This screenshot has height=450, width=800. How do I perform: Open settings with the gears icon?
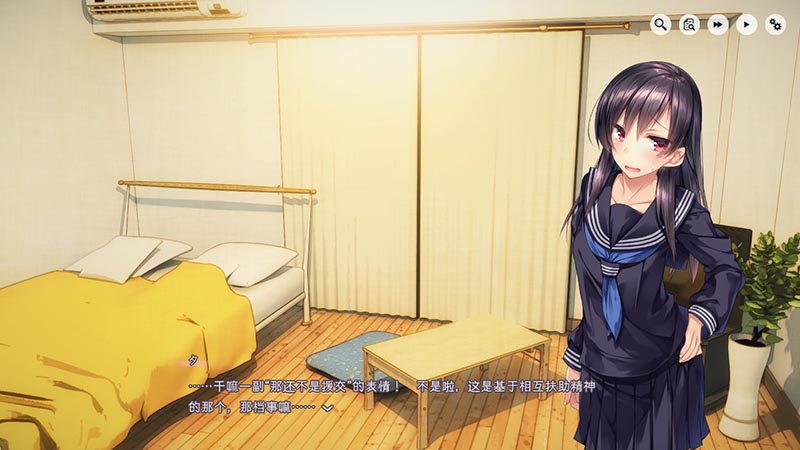(x=776, y=25)
